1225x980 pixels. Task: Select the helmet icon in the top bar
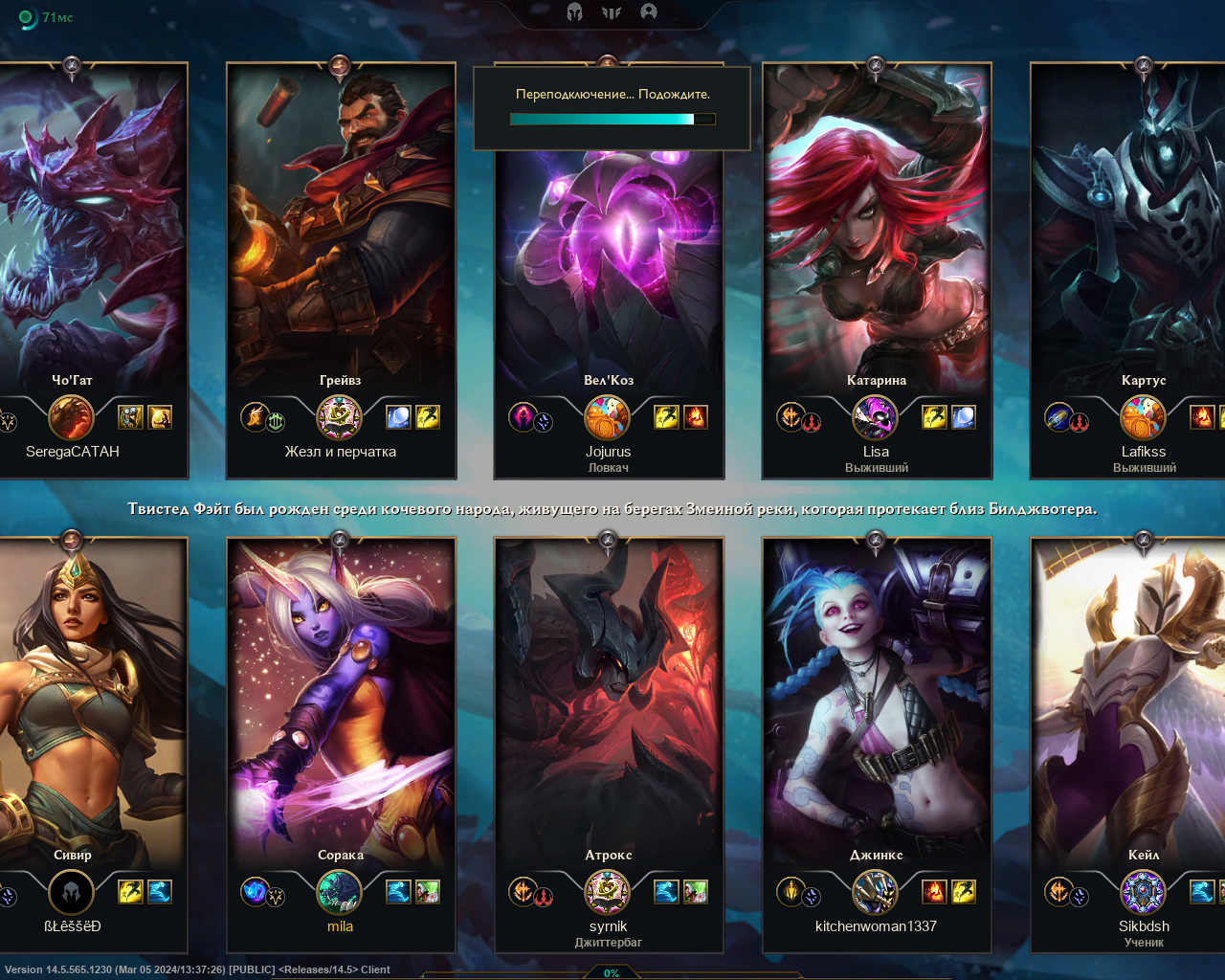(574, 11)
